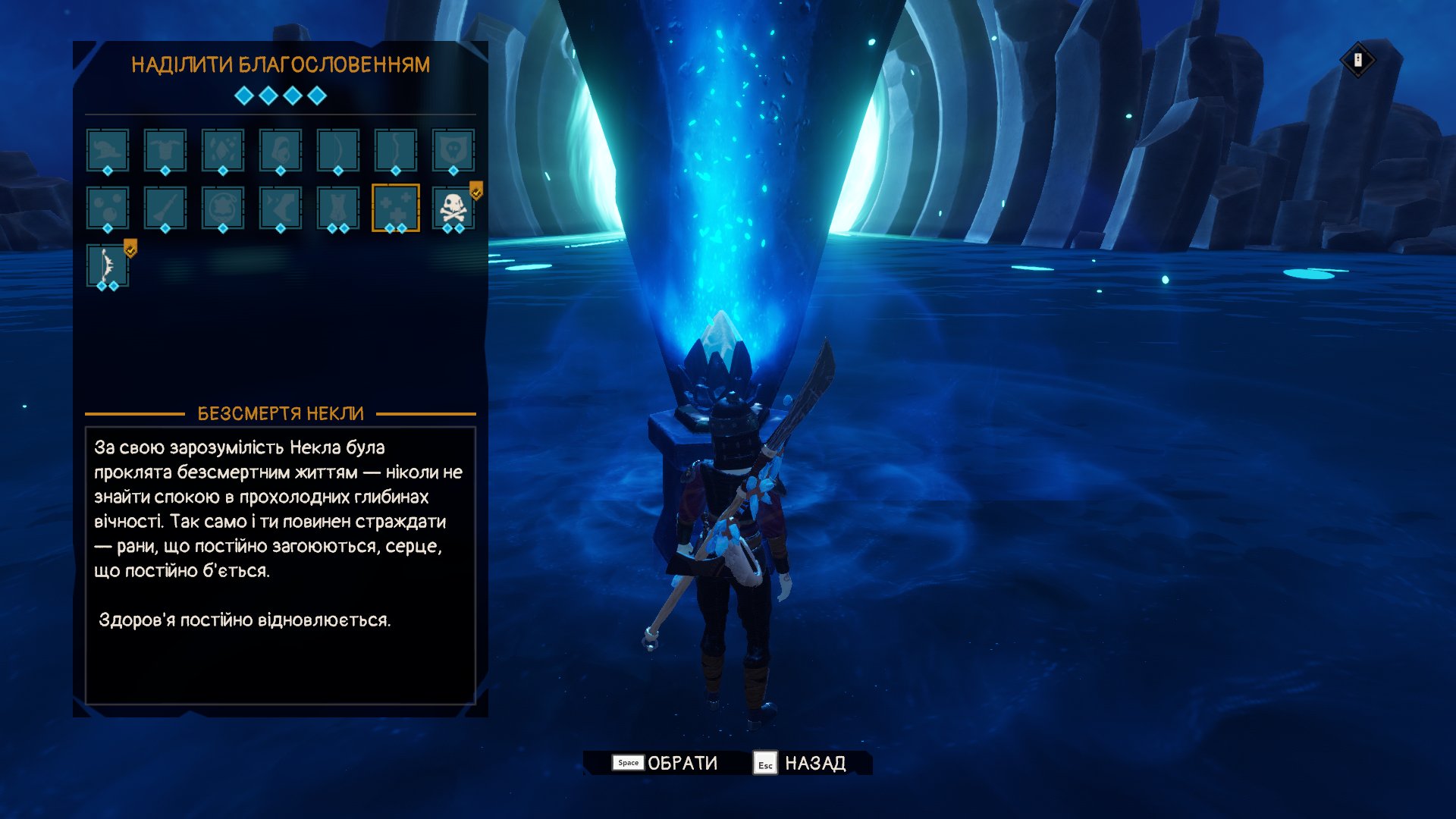Select the three bubbles blessing
Screen dimensions: 1456x819
coord(108,208)
